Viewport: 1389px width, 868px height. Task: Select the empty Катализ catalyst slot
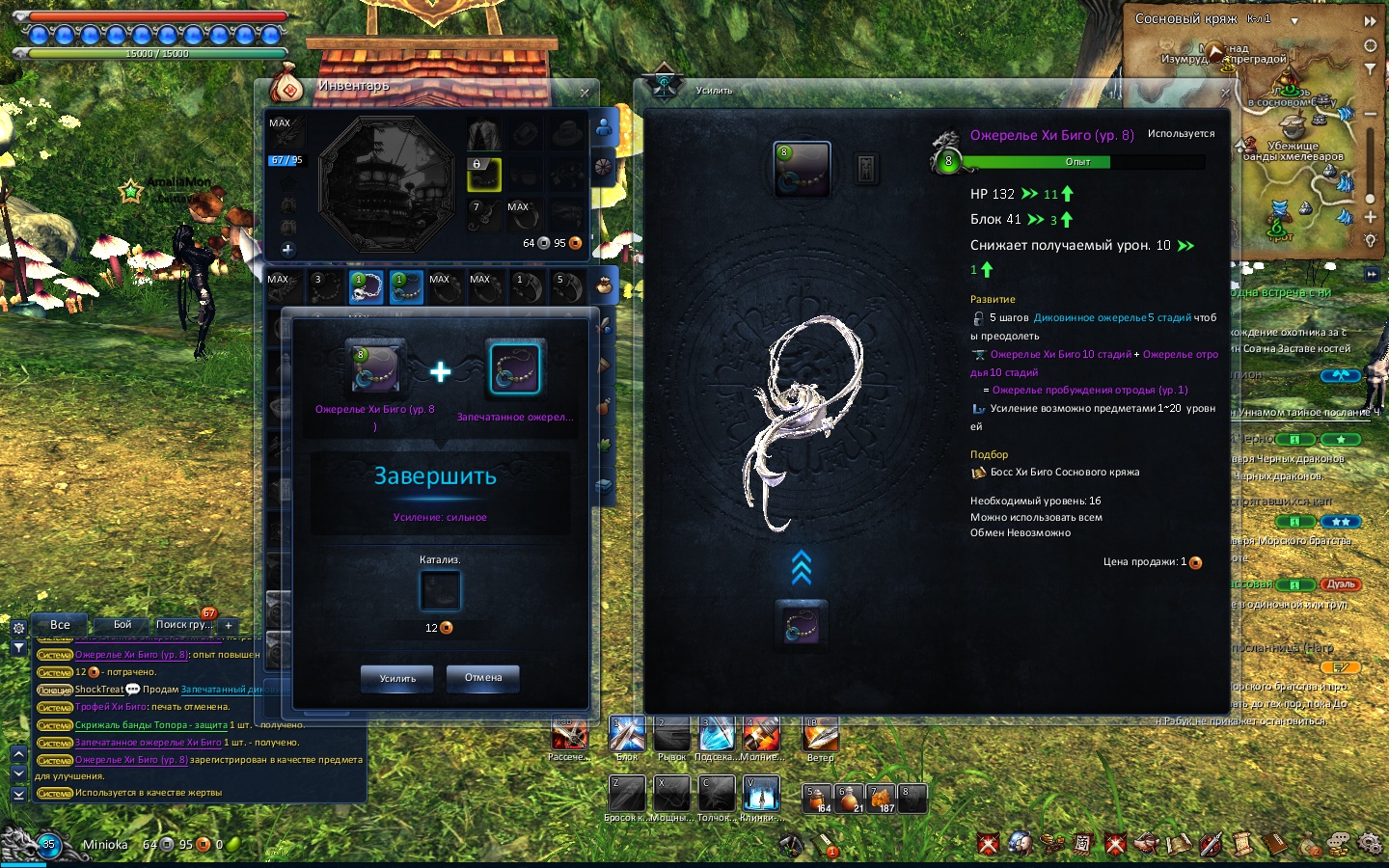click(440, 591)
